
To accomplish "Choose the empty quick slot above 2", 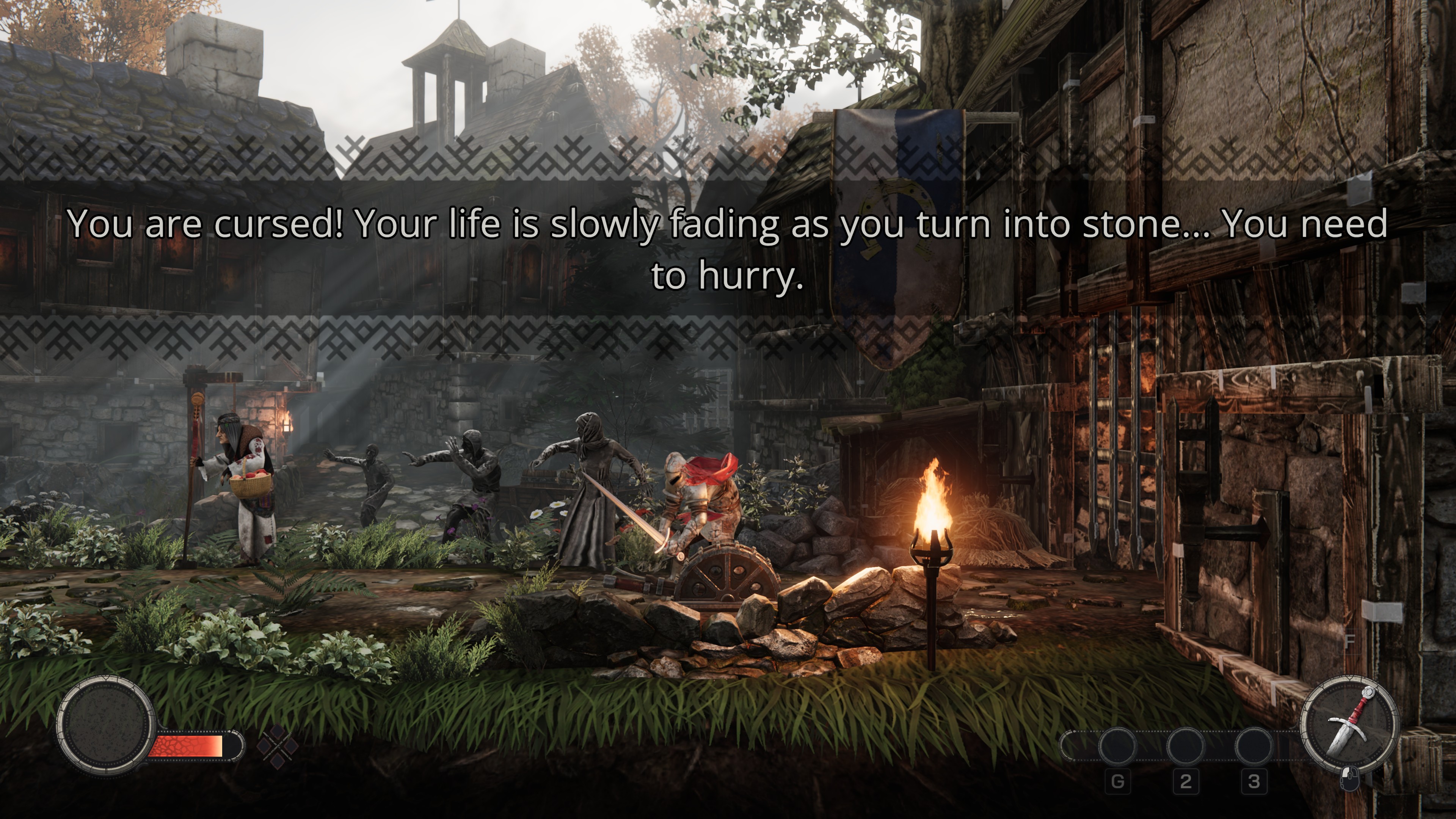I will [1185, 745].
